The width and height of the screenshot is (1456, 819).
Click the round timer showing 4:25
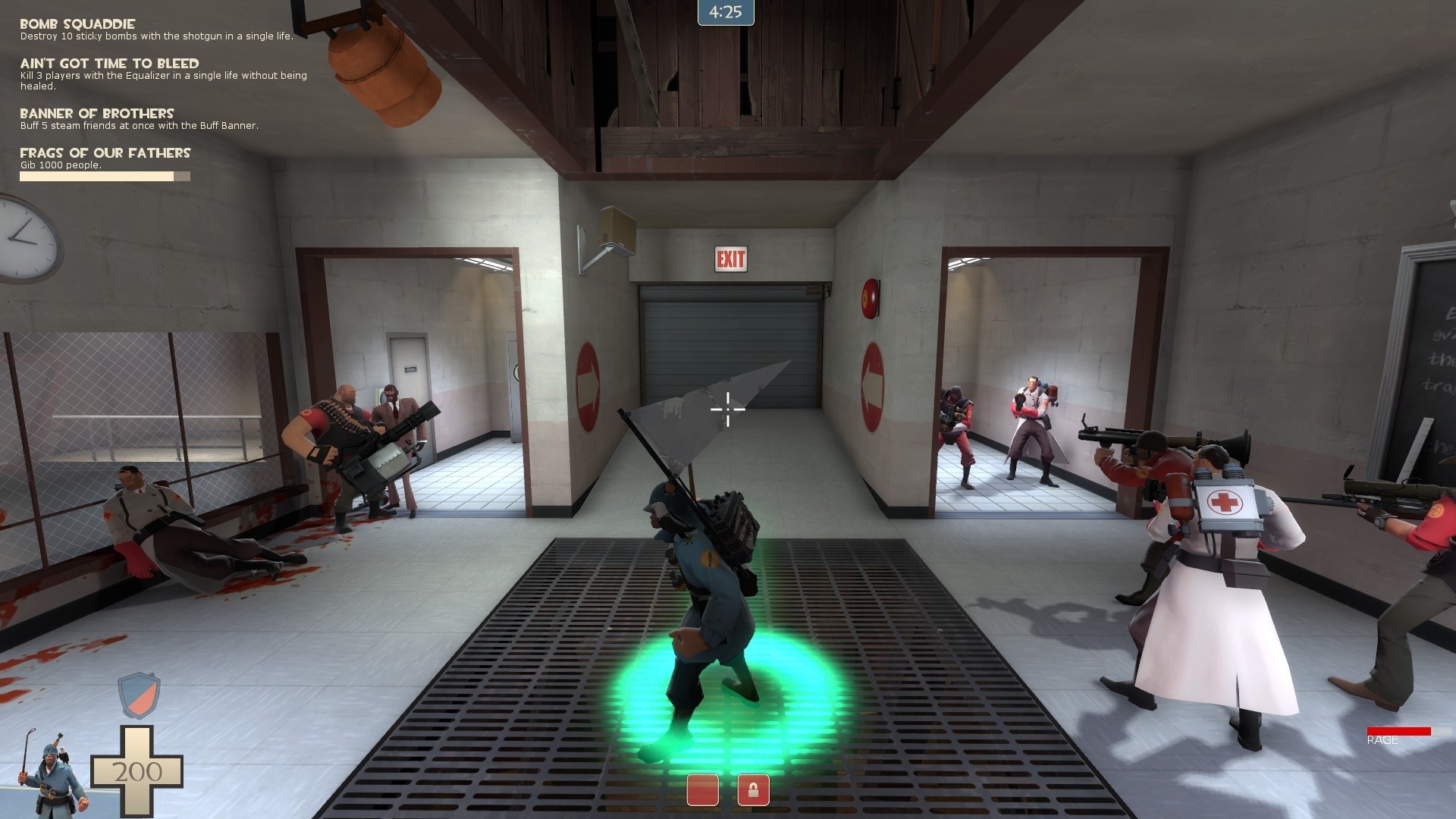pyautogui.click(x=724, y=12)
